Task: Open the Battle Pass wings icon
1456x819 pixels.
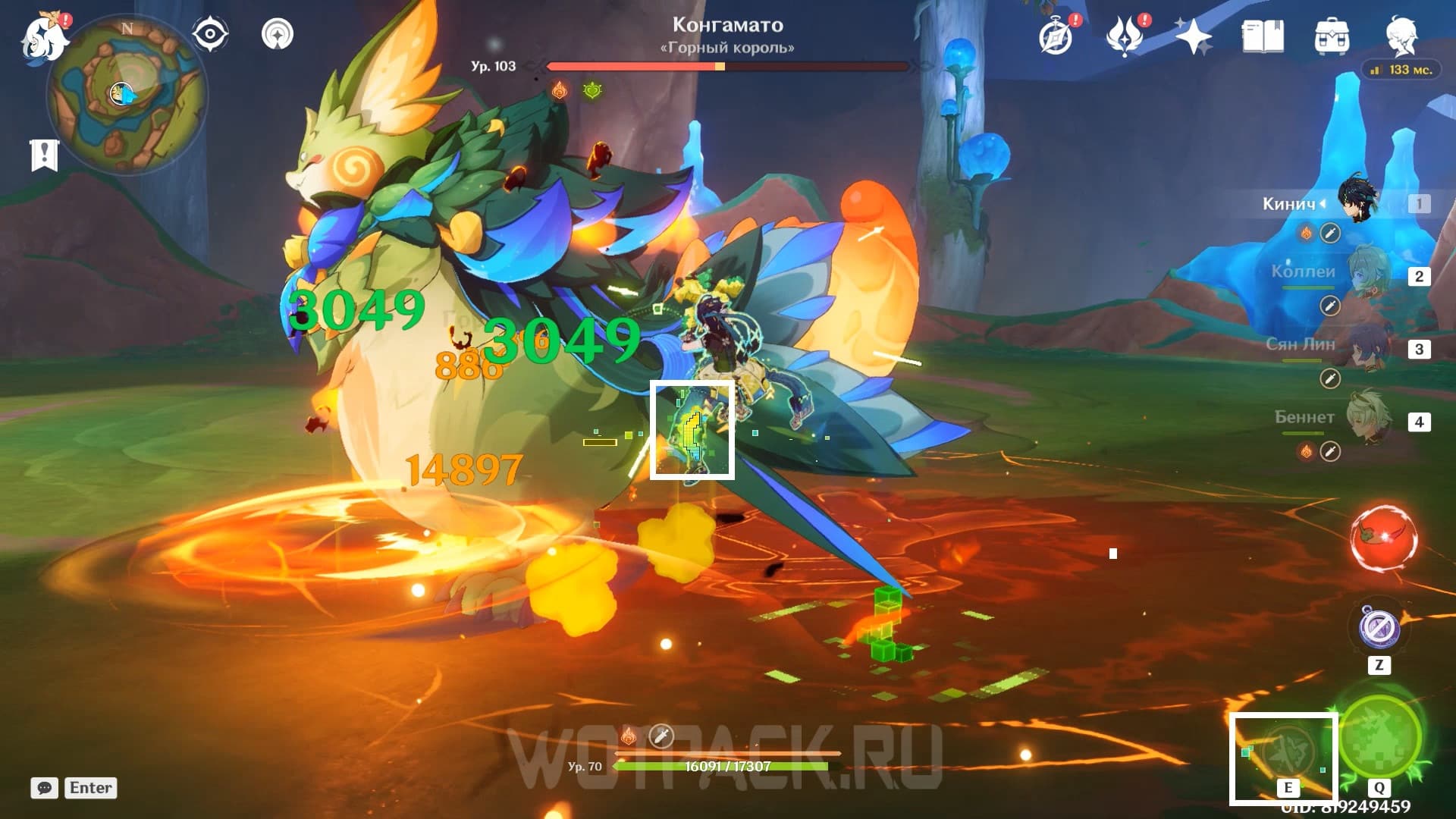Action: [x=1125, y=36]
